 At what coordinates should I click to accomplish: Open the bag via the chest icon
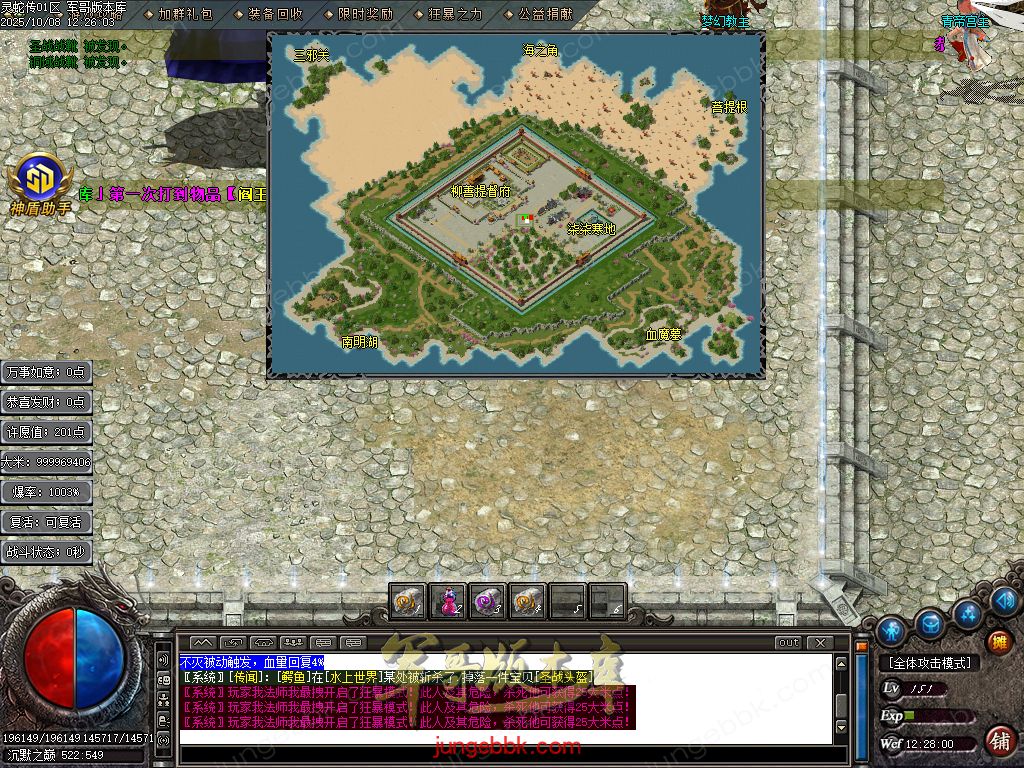pyautogui.click(x=930, y=623)
